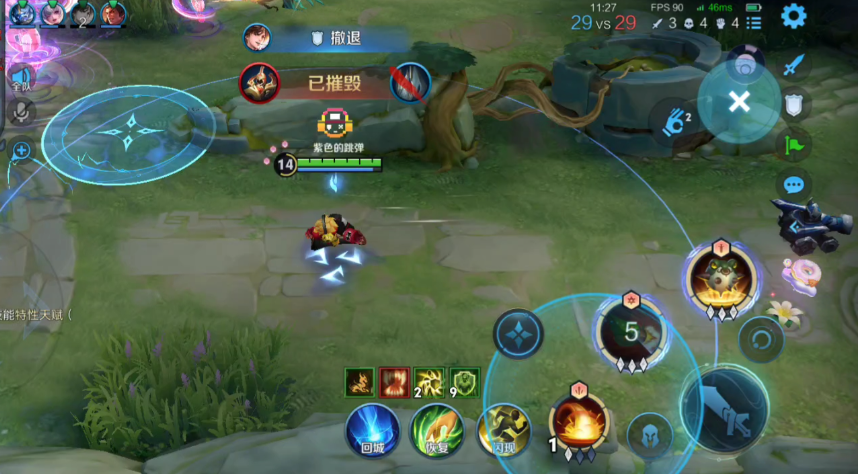
Task: Activate the flame first skill
Action: pyautogui.click(x=578, y=420)
